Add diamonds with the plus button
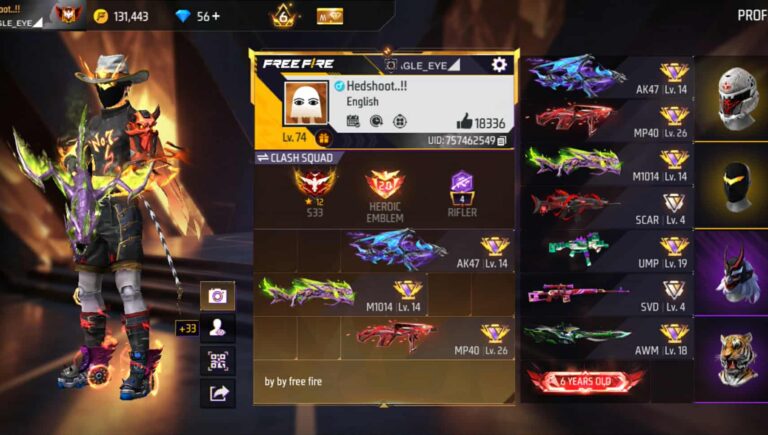 coord(214,16)
